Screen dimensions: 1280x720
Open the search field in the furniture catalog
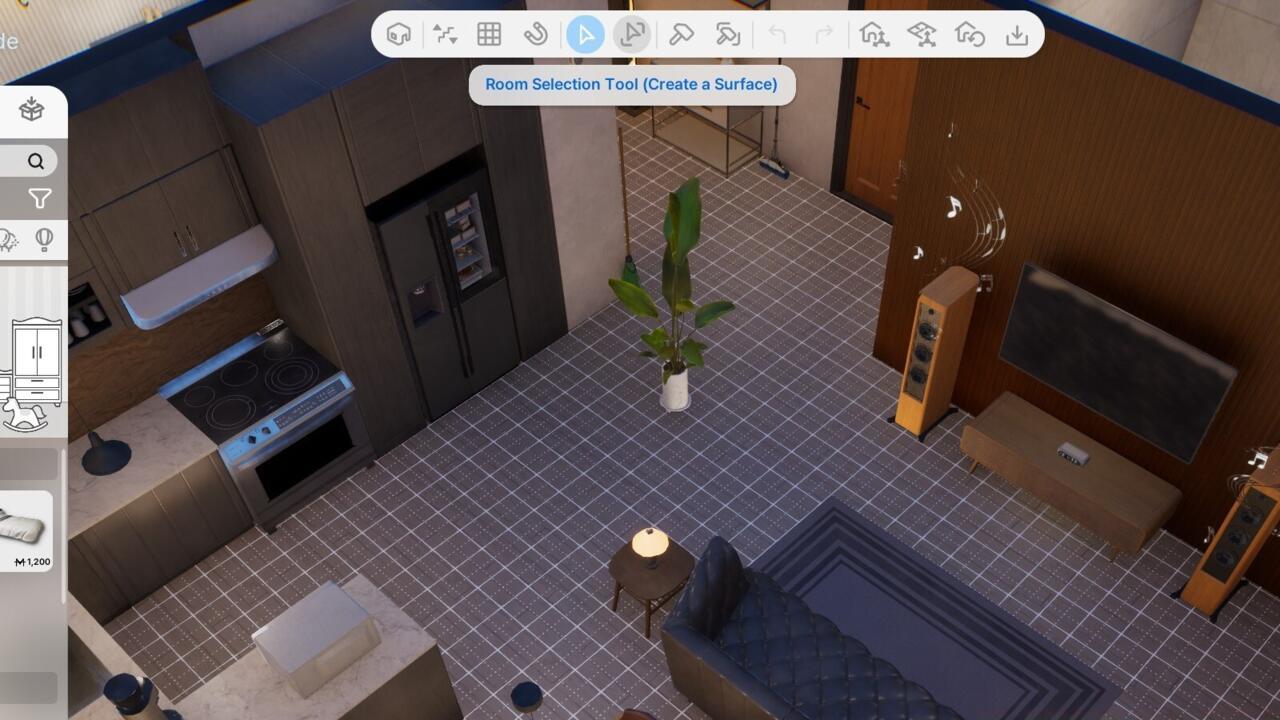[x=35, y=160]
